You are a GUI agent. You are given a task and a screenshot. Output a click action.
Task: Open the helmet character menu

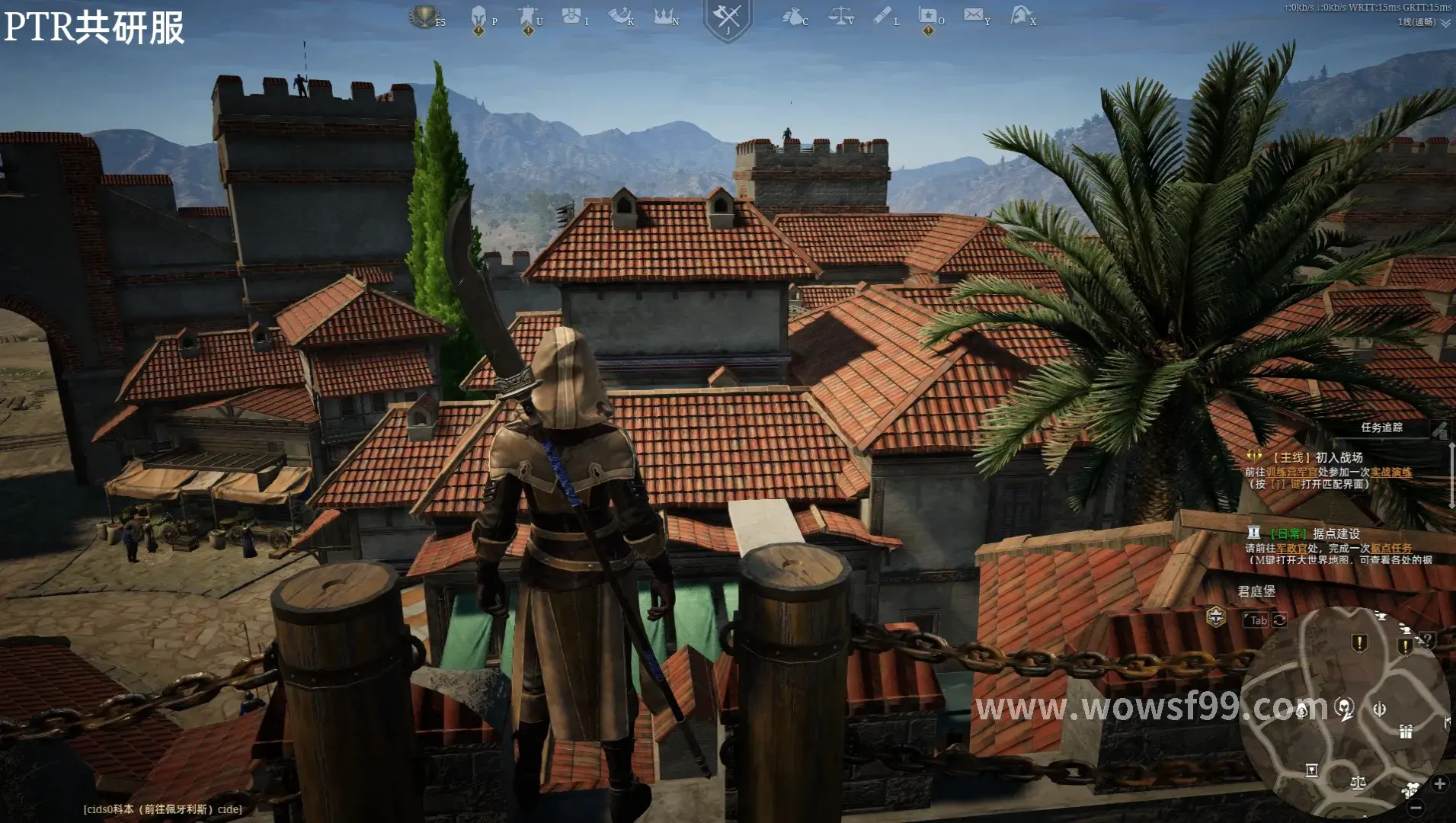(x=478, y=17)
